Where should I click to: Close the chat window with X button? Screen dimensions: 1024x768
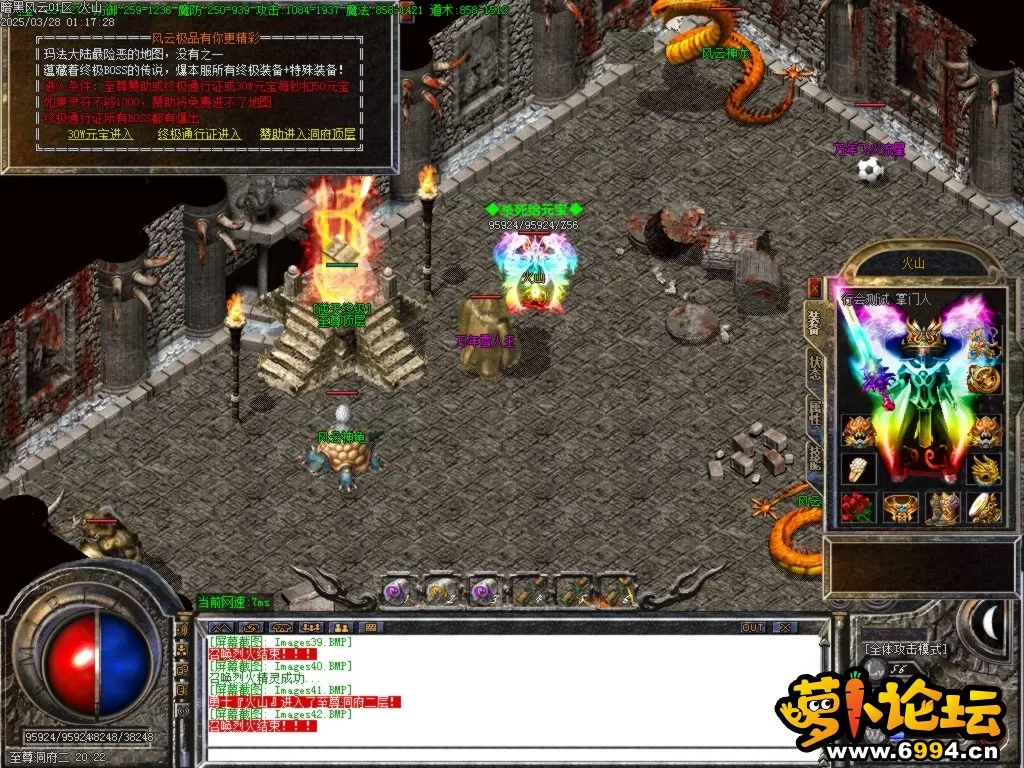click(x=785, y=627)
